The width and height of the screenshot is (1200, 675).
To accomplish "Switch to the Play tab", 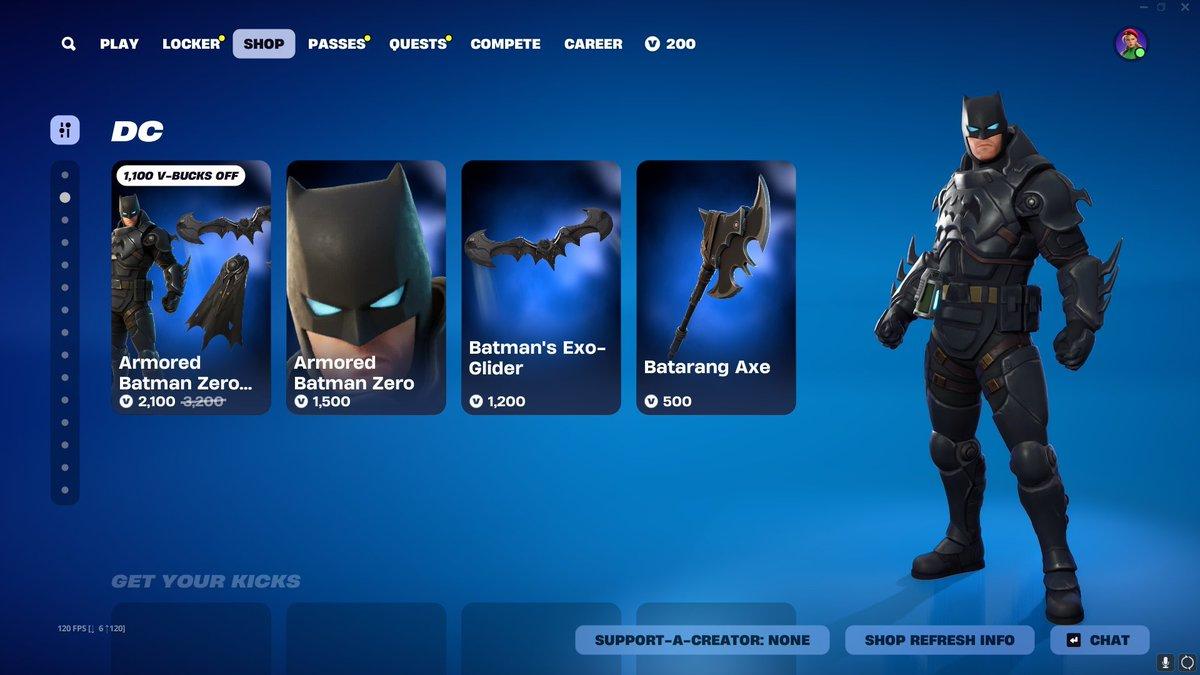I will click(x=119, y=44).
